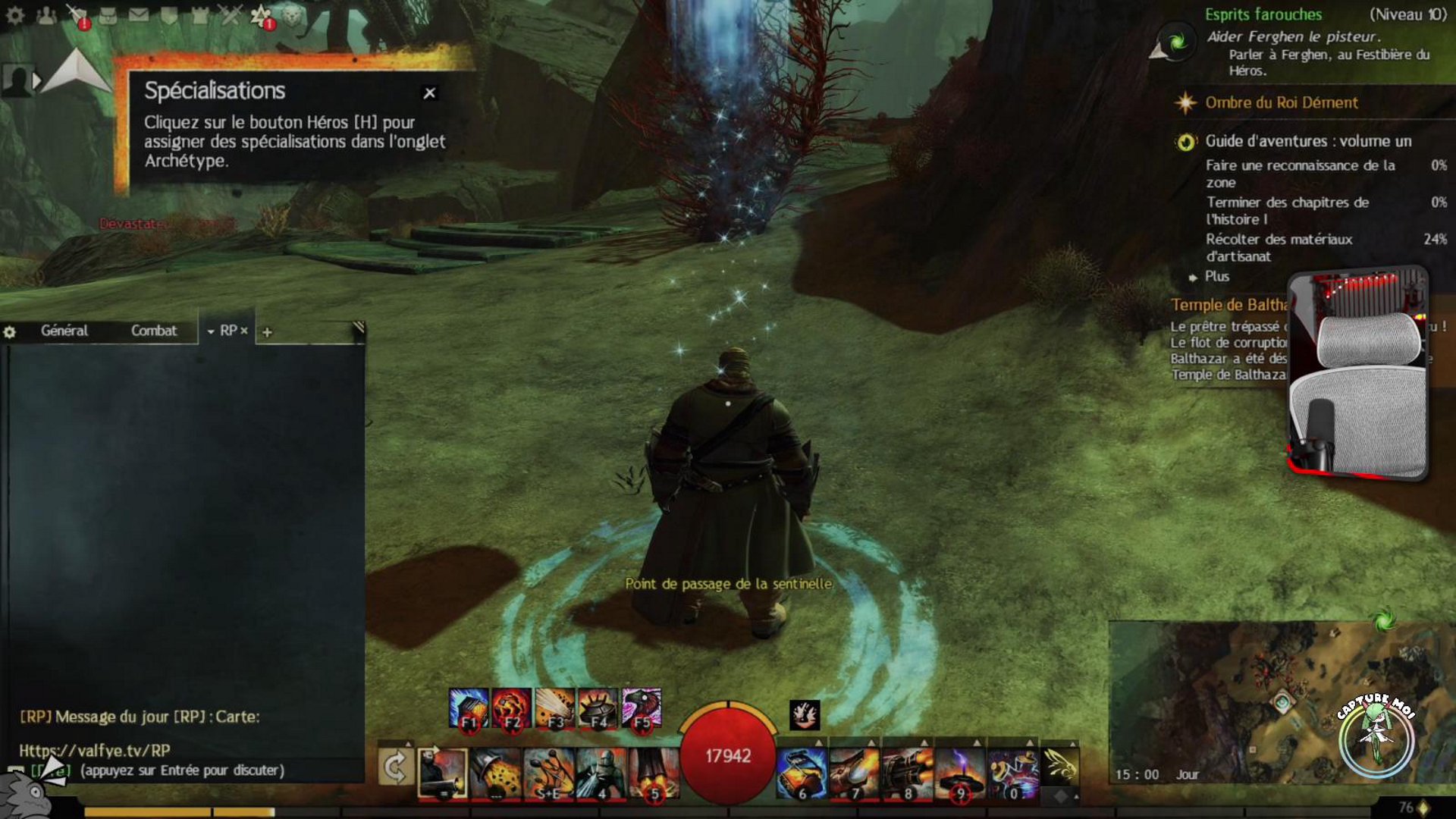The height and width of the screenshot is (819, 1456).
Task: Select the Ombre du Roi Dément objective
Action: tap(1281, 102)
